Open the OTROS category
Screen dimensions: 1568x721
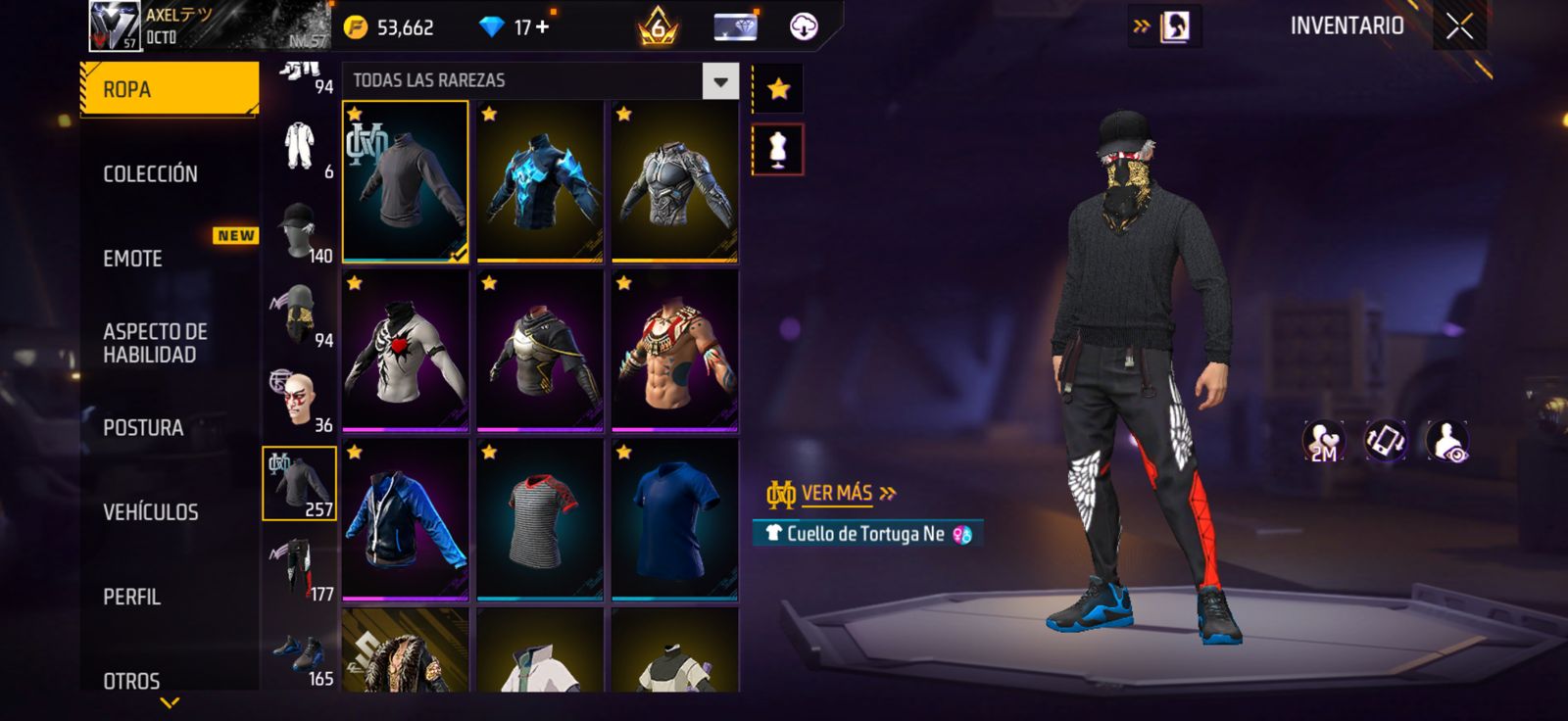pos(132,680)
